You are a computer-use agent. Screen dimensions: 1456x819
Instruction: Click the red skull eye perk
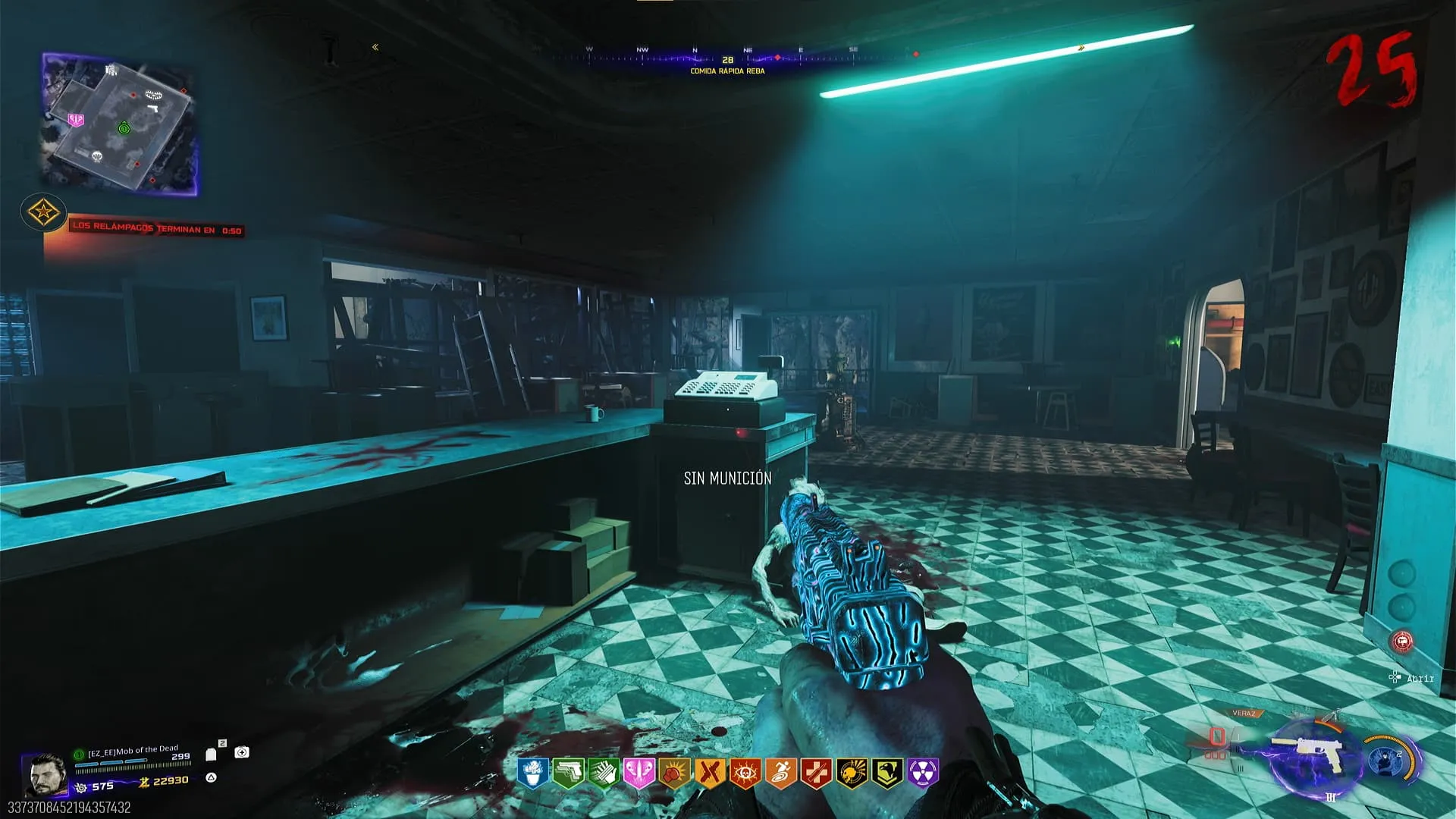pyautogui.click(x=745, y=773)
